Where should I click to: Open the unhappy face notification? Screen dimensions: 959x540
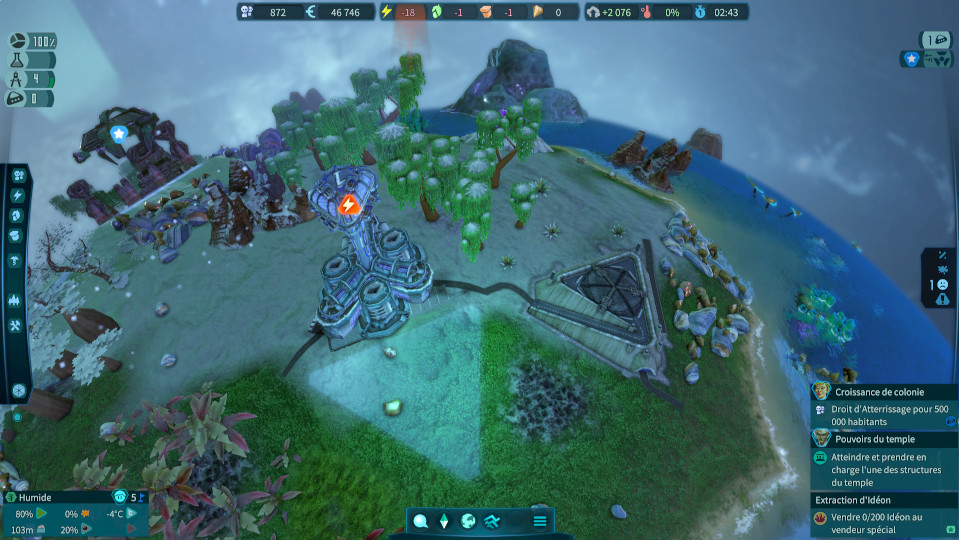tap(942, 284)
